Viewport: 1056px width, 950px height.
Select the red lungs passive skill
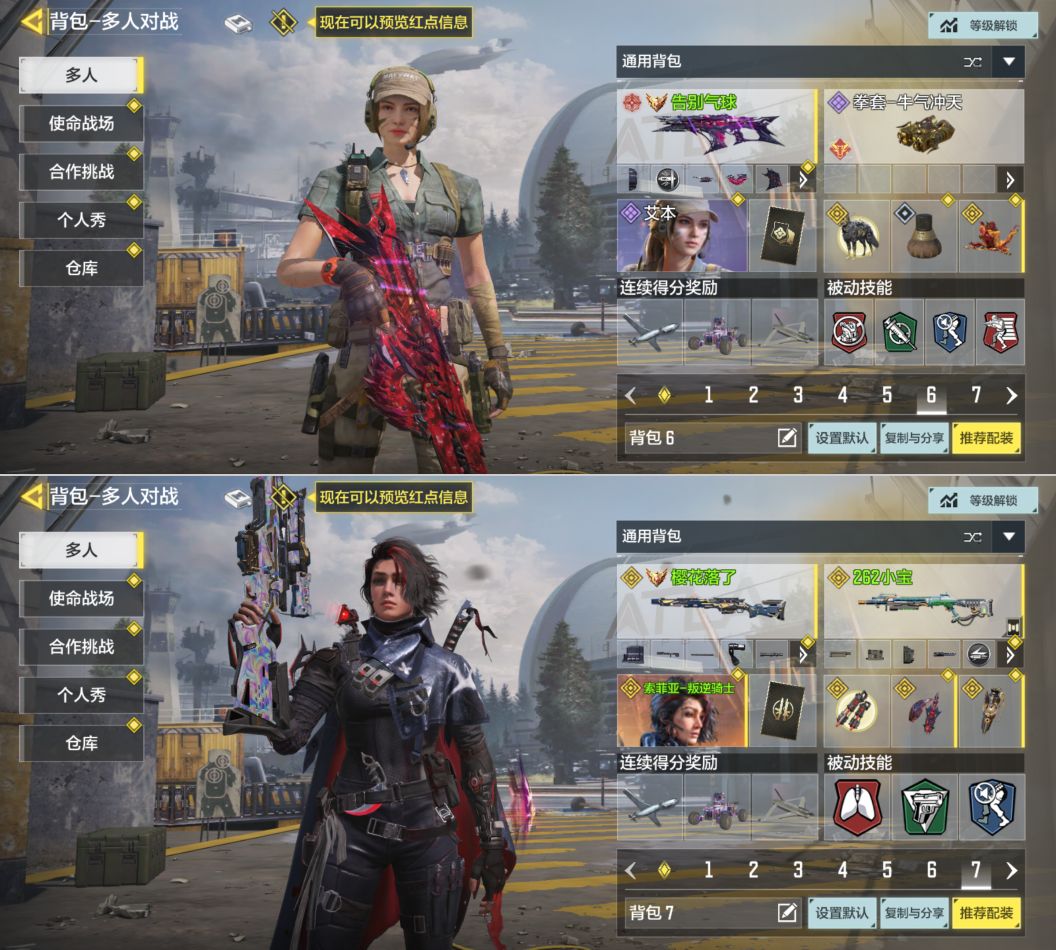point(857,806)
